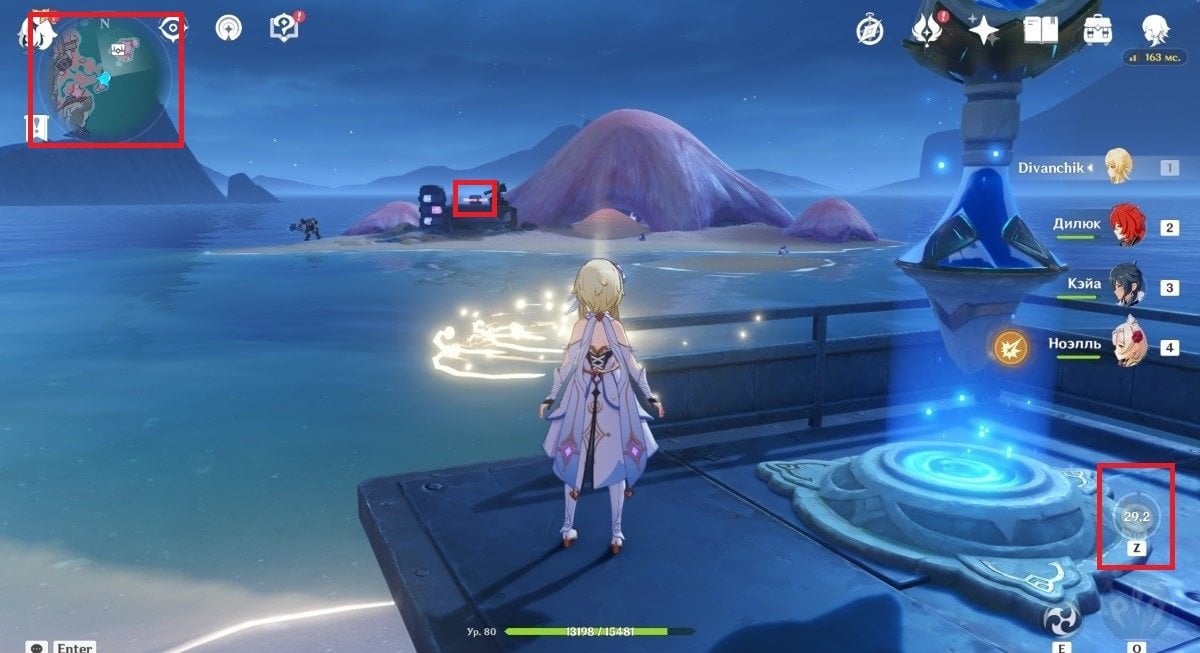Viewport: 1200px width, 653px height.
Task: Open the Paimon menu icon
Action: [x=40, y=32]
